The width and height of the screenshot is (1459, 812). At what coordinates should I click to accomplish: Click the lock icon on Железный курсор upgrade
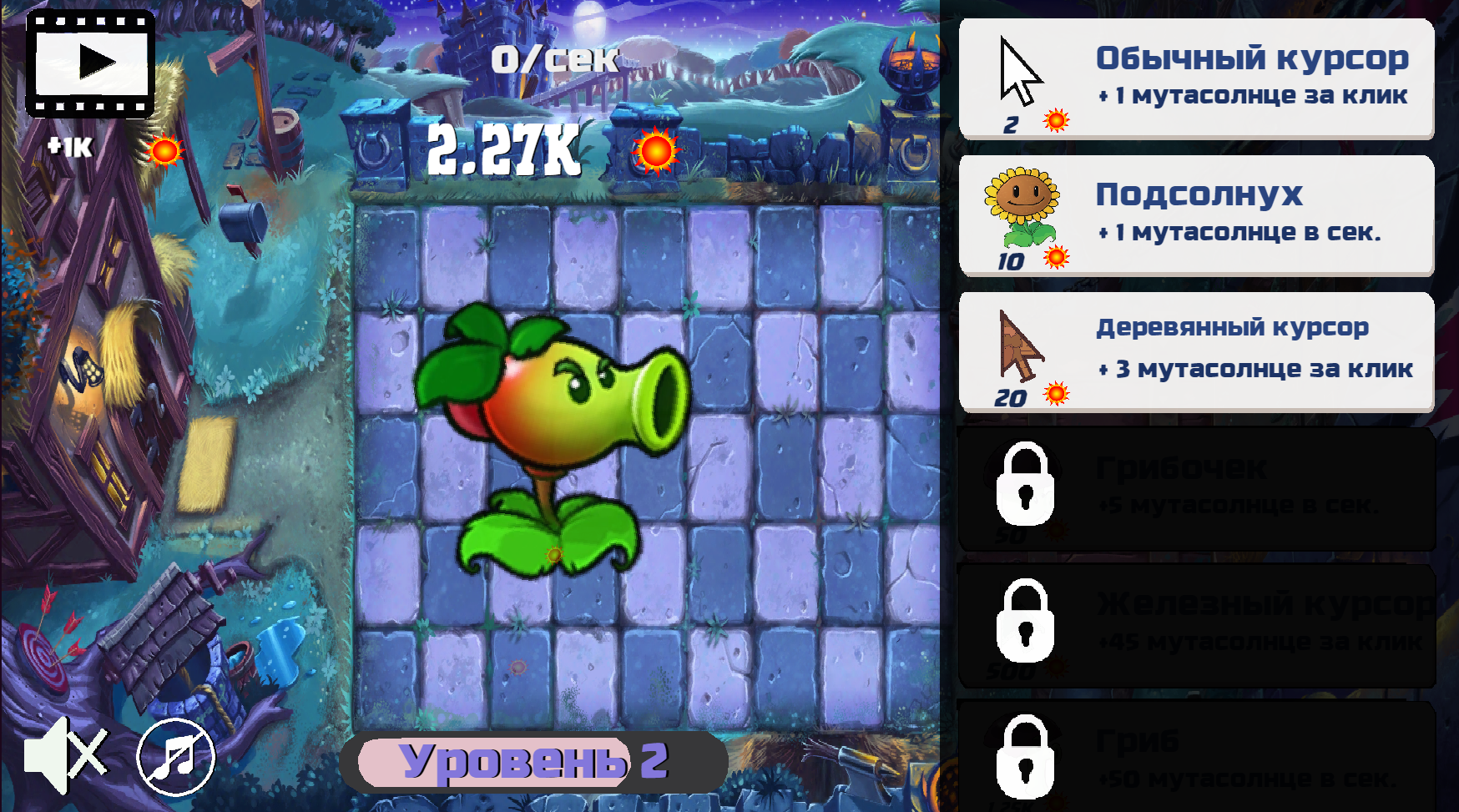1025,619
